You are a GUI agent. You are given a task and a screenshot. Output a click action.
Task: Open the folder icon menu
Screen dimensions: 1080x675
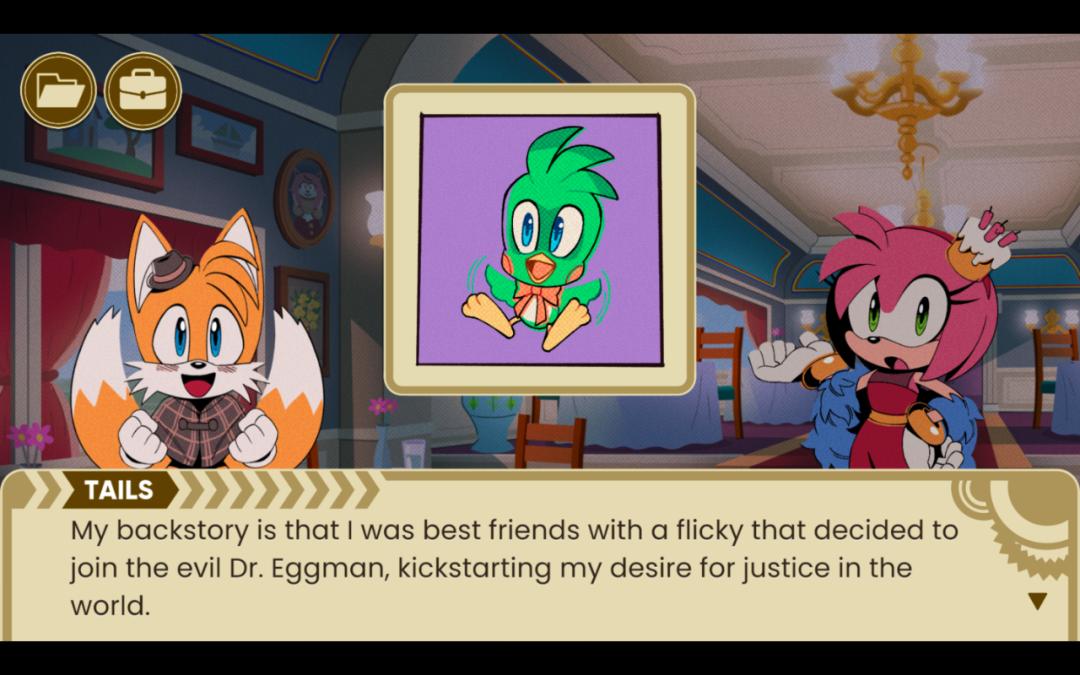(x=59, y=91)
